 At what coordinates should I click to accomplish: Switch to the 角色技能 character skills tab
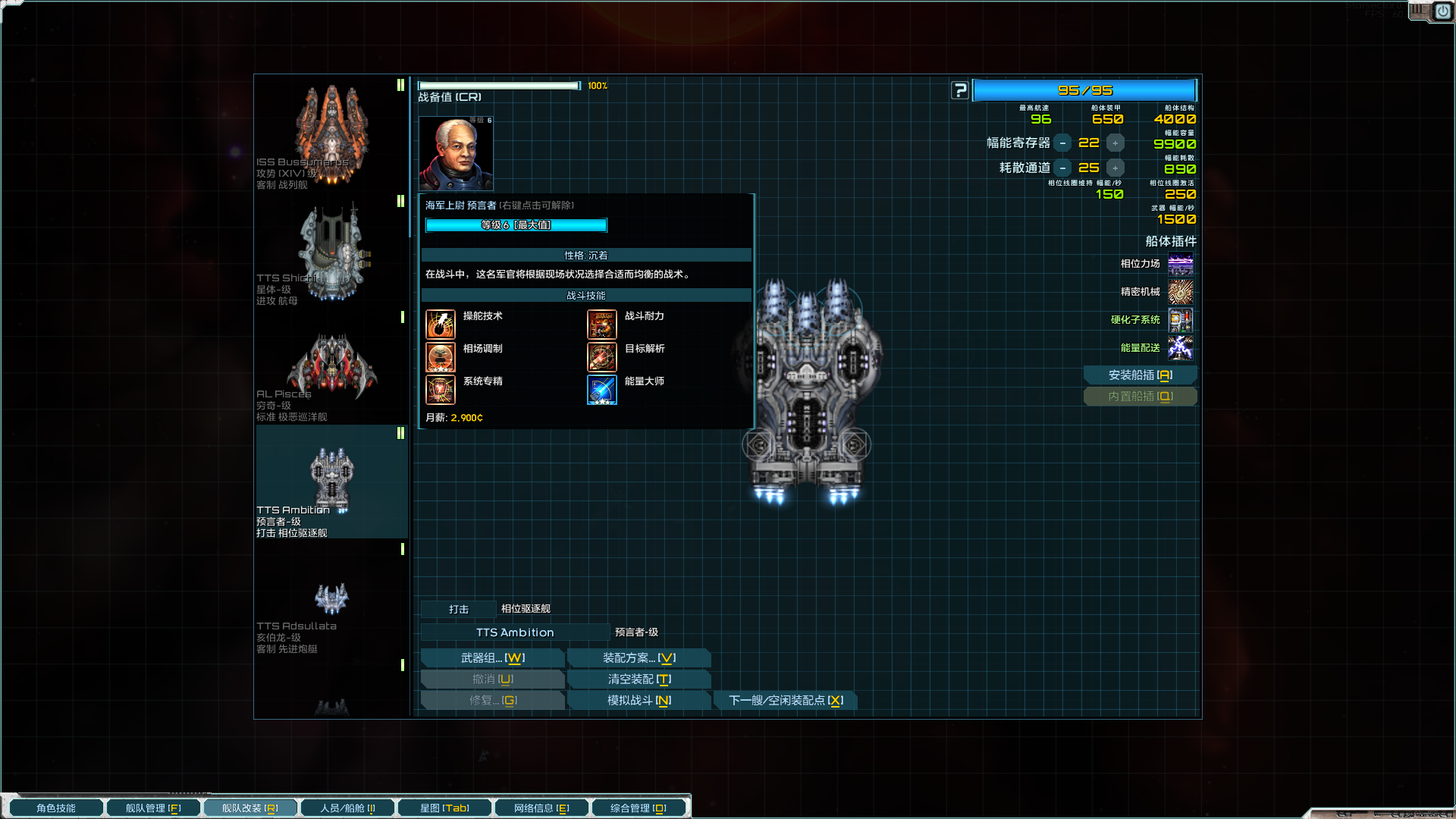56,808
